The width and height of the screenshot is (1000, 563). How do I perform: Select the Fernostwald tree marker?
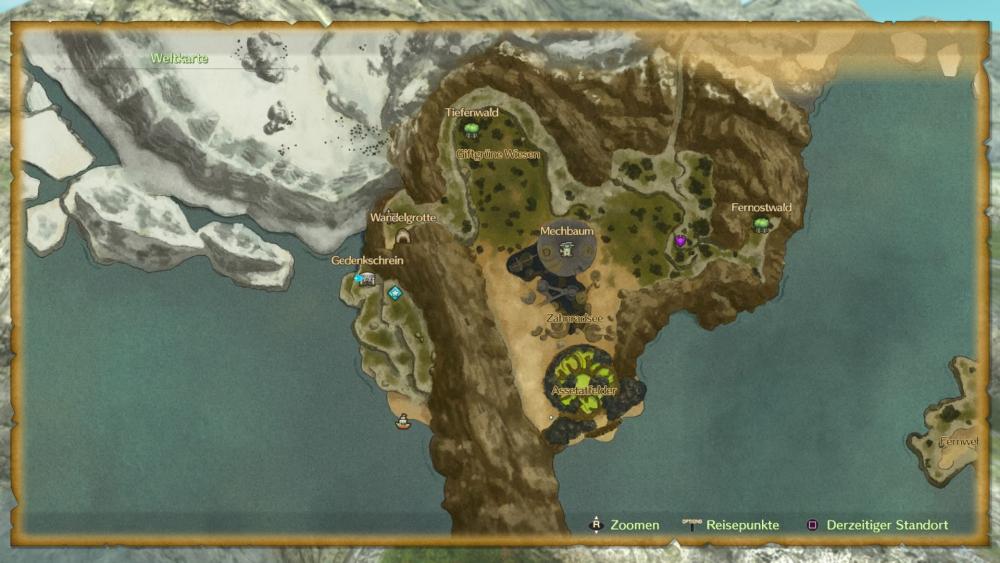click(762, 224)
